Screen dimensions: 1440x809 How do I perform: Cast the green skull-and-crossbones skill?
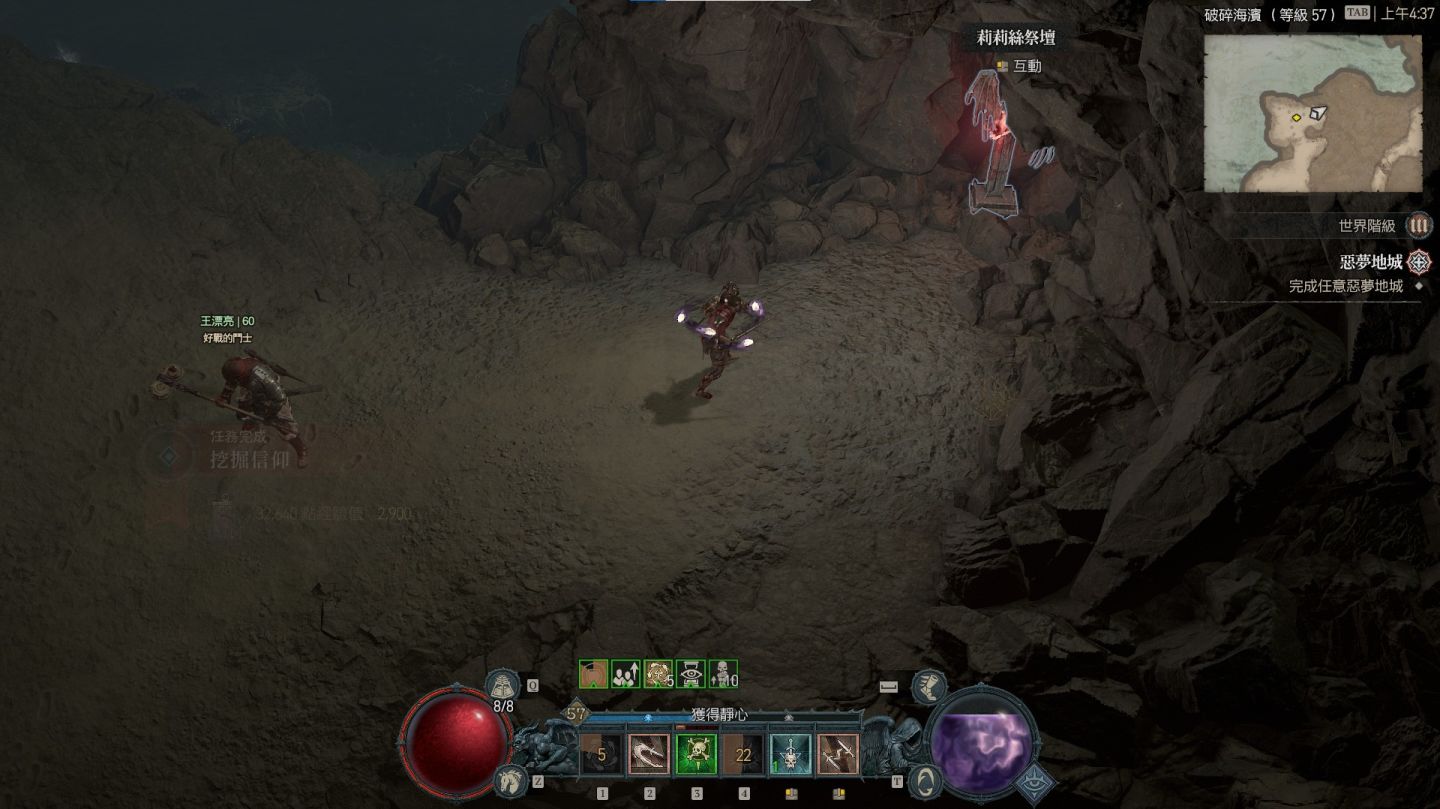696,755
